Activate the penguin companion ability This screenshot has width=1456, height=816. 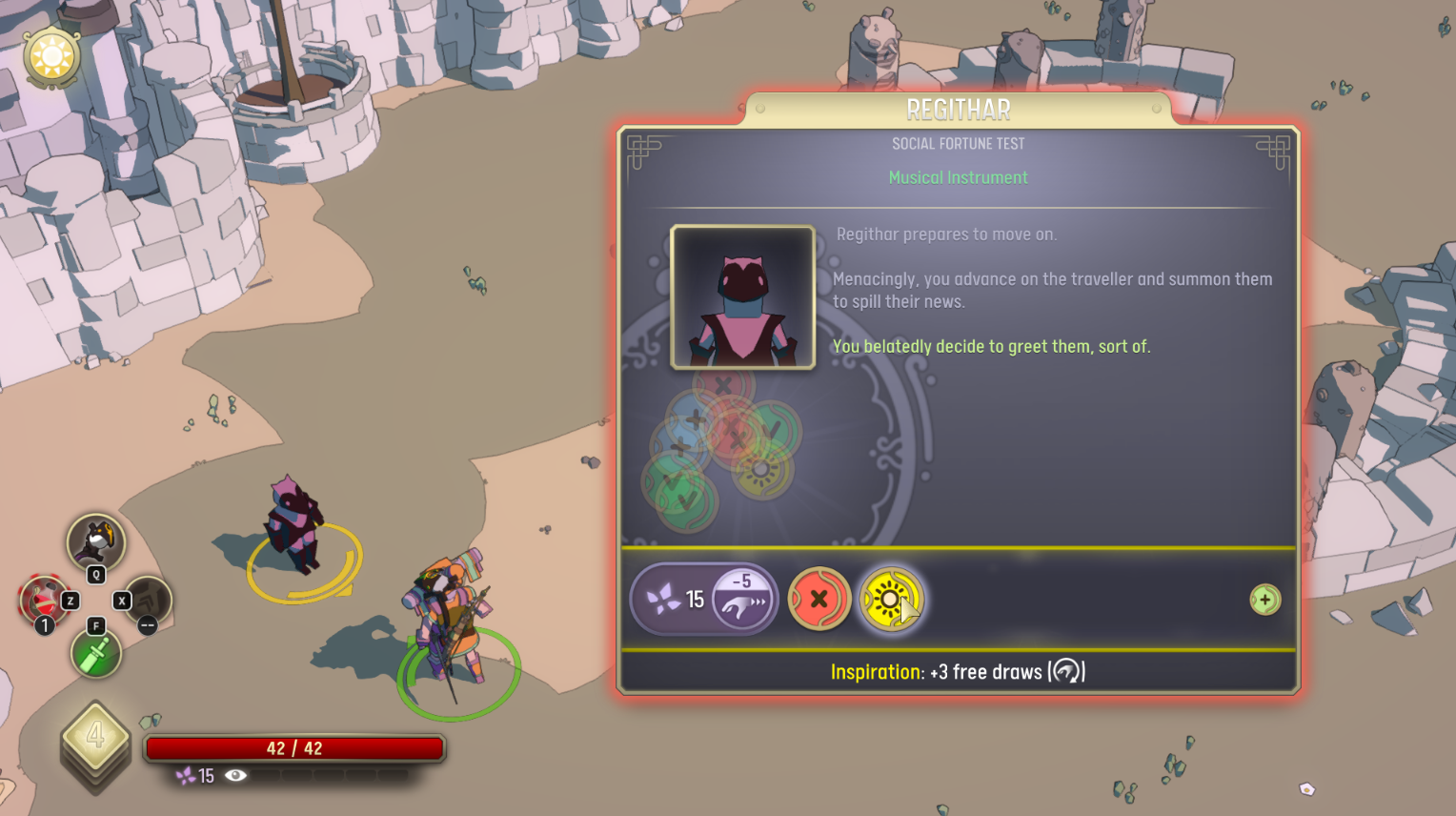coord(95,542)
